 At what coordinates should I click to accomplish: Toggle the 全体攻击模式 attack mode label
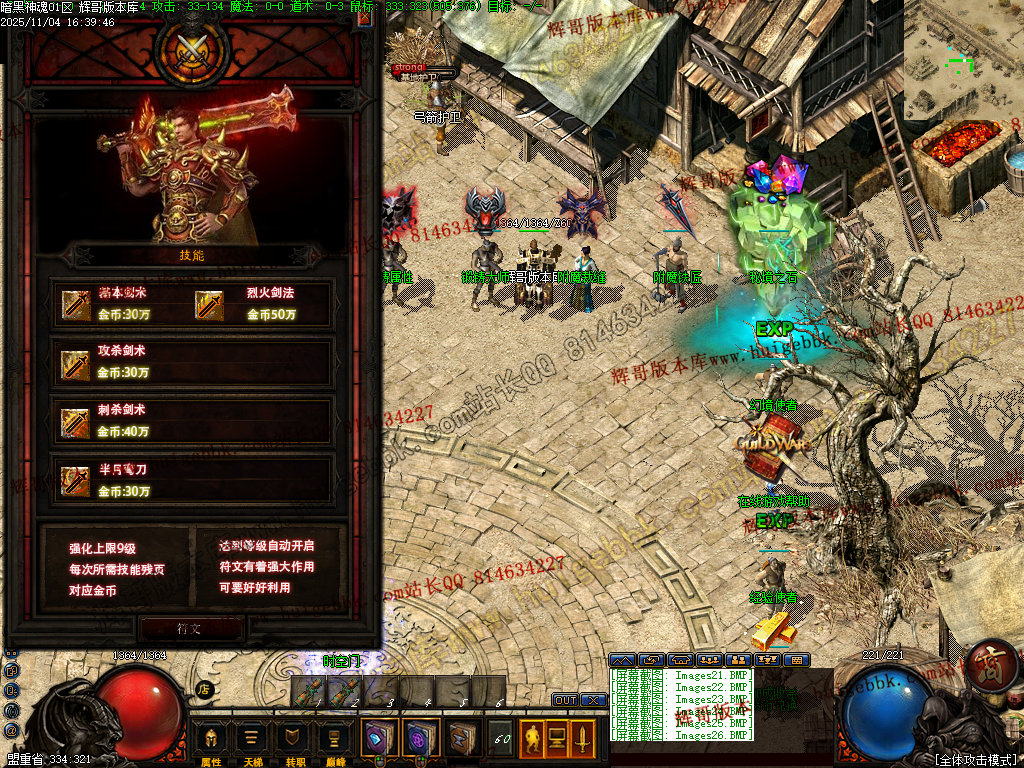975,760
